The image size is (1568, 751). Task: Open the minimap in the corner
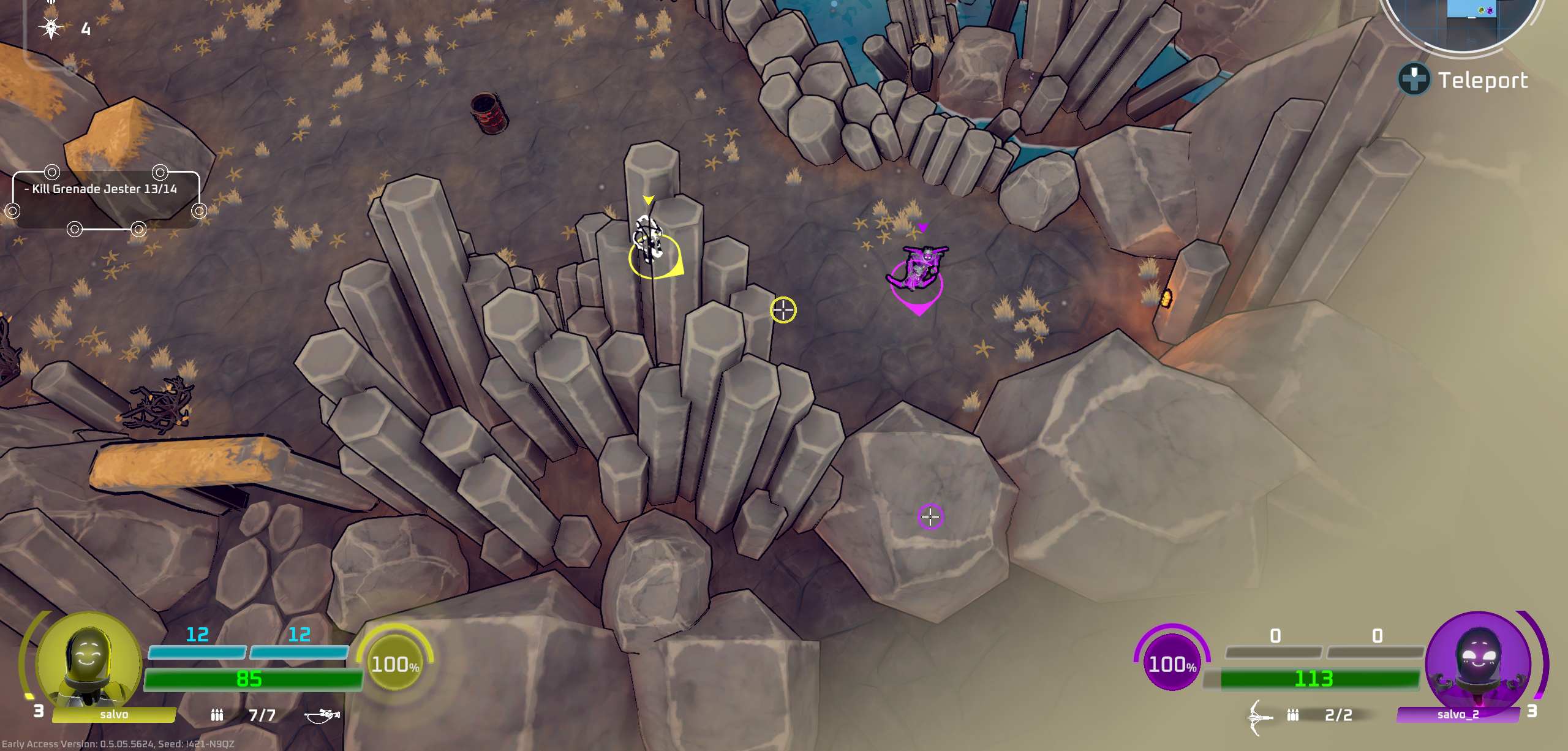click(1464, 21)
